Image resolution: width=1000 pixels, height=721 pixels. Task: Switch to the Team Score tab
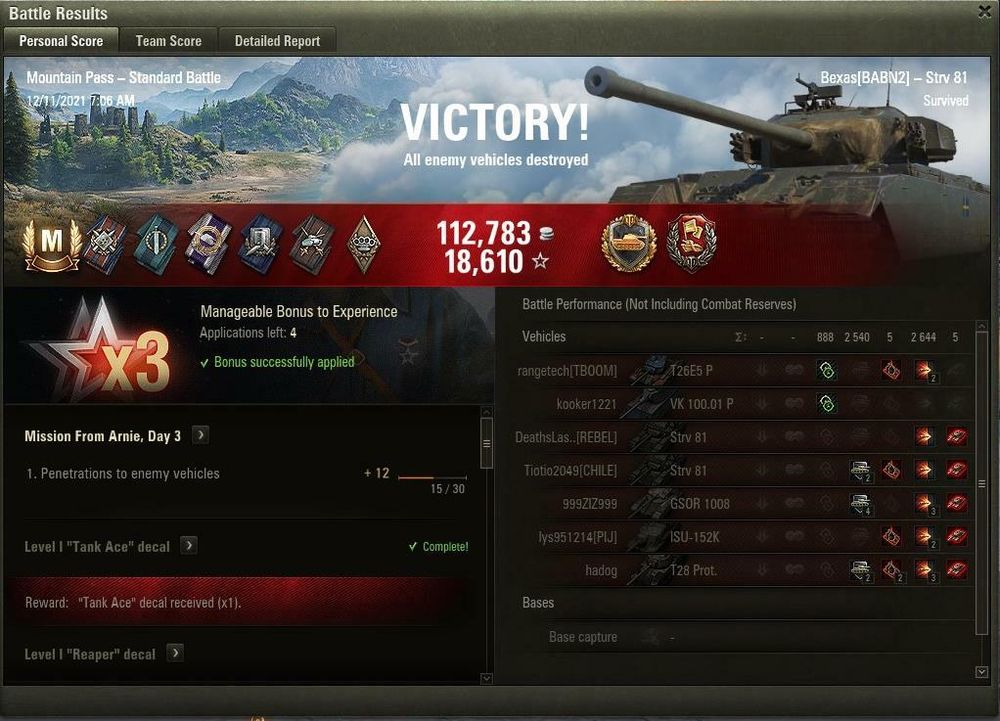[168, 41]
